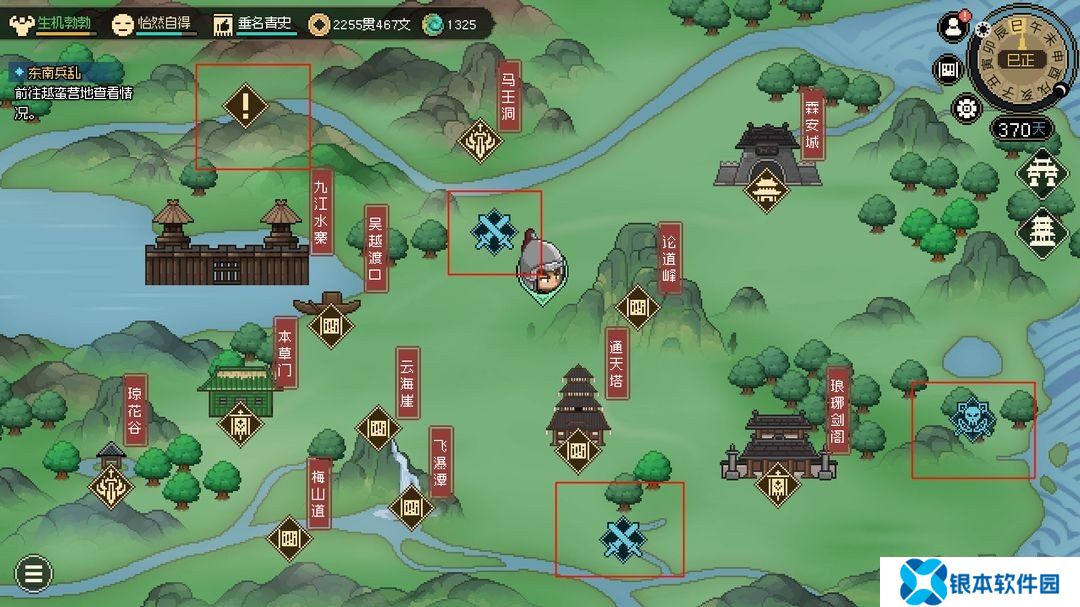Select the 论道峰 location marker
The width and height of the screenshot is (1080, 607).
point(638,308)
